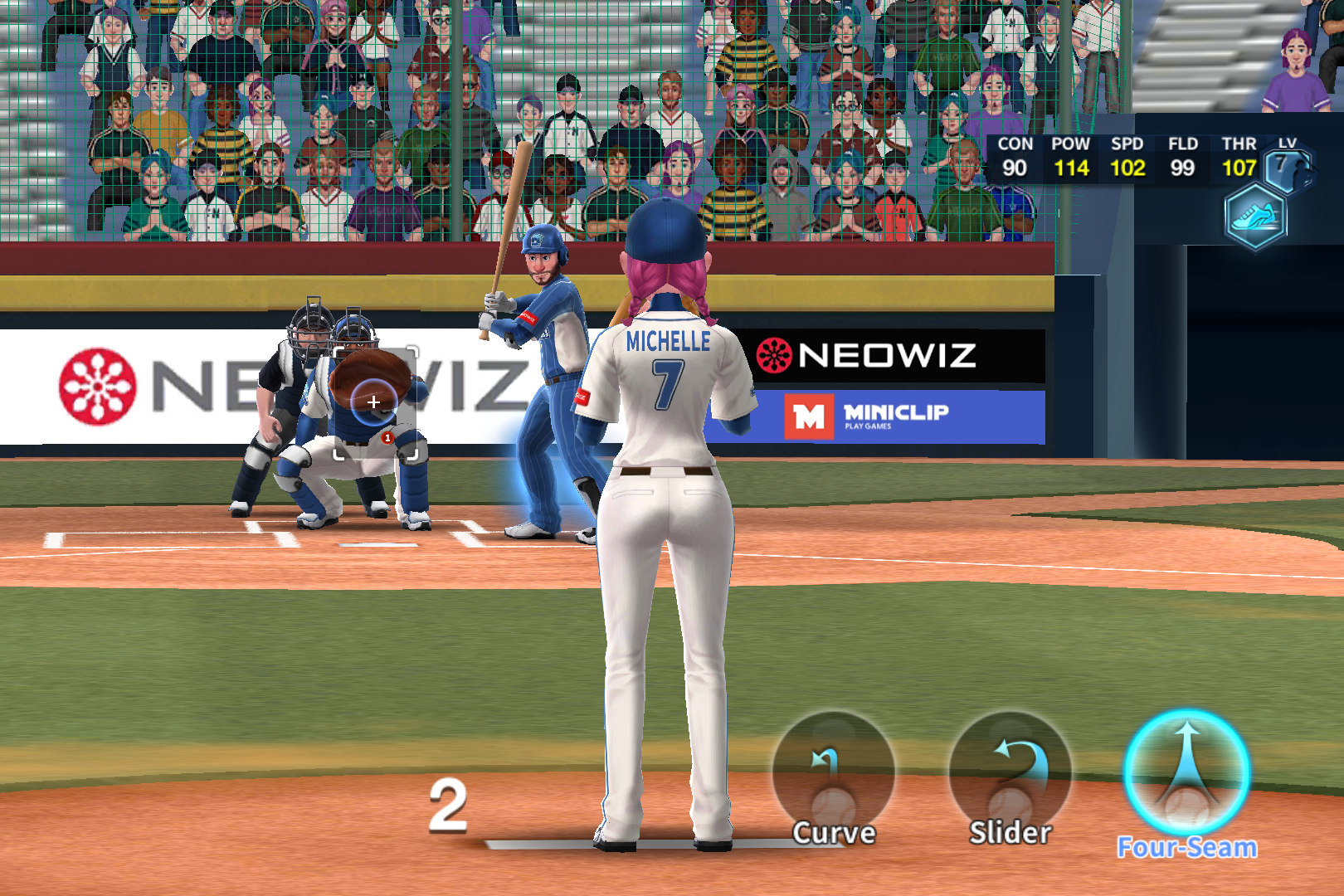
Task: Choose the Slider pitch
Action: click(1010, 777)
